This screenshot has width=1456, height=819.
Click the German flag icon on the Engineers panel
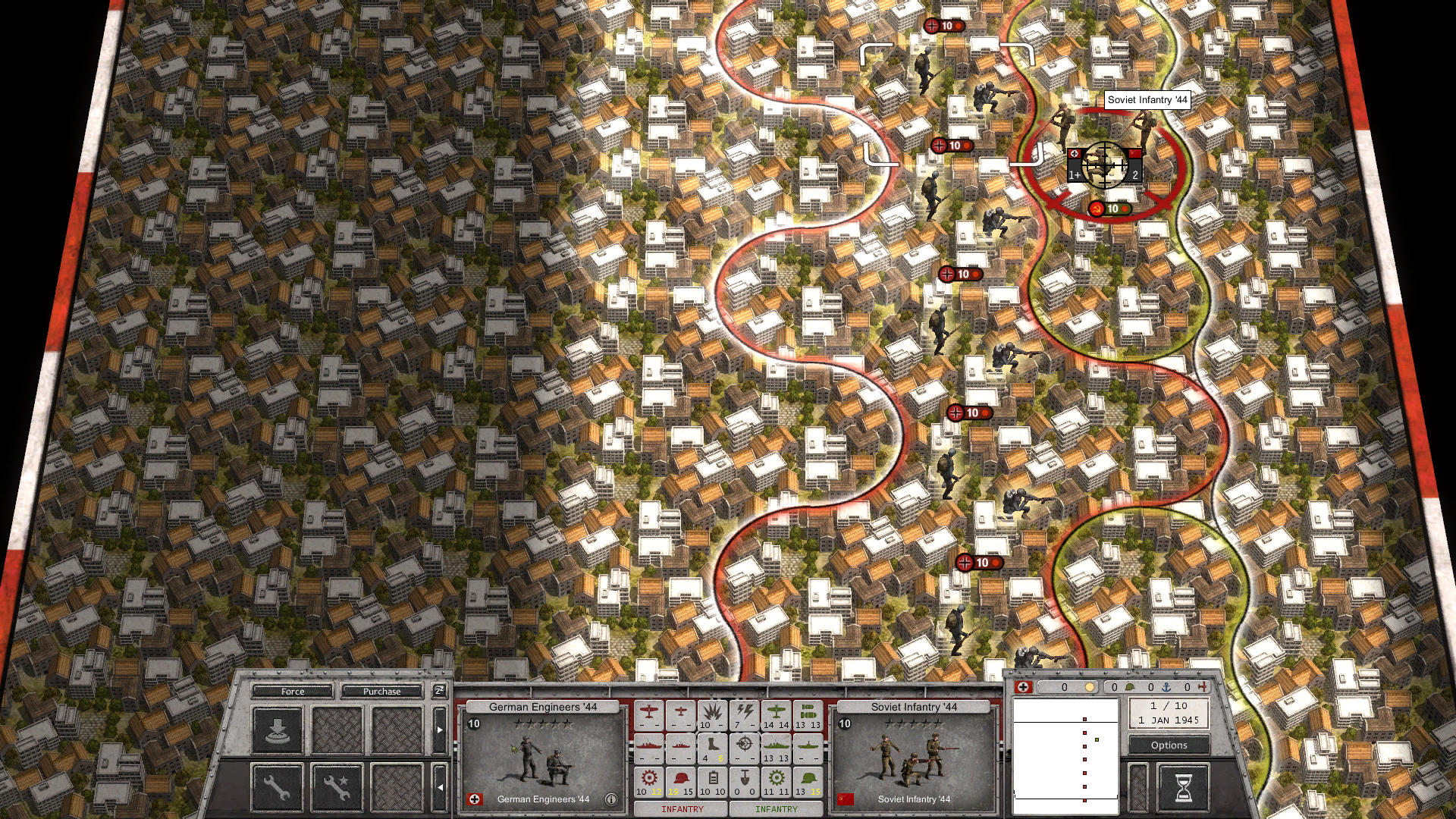pos(473,799)
